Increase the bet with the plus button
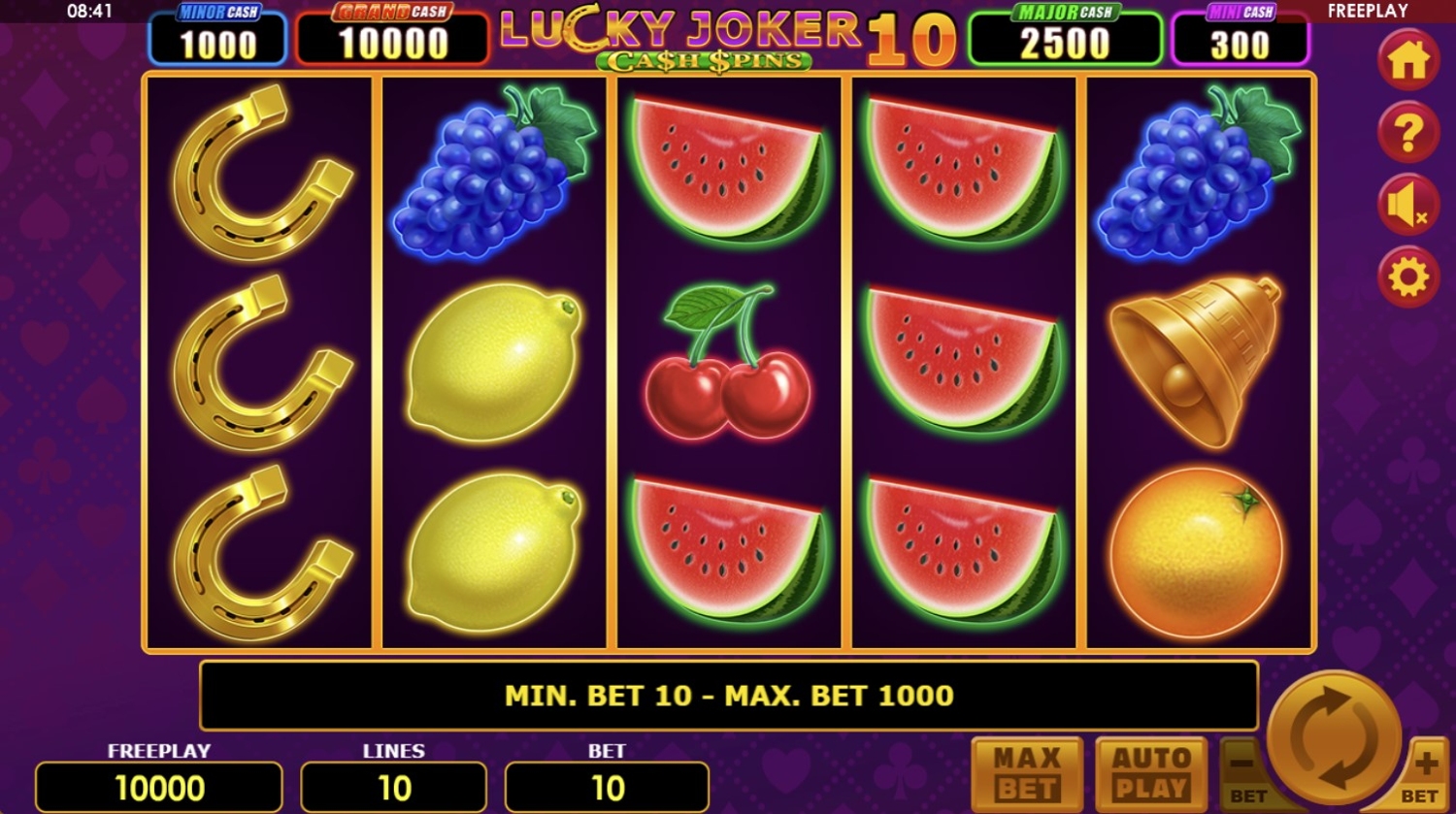The height and width of the screenshot is (814, 1456). pos(1425,769)
